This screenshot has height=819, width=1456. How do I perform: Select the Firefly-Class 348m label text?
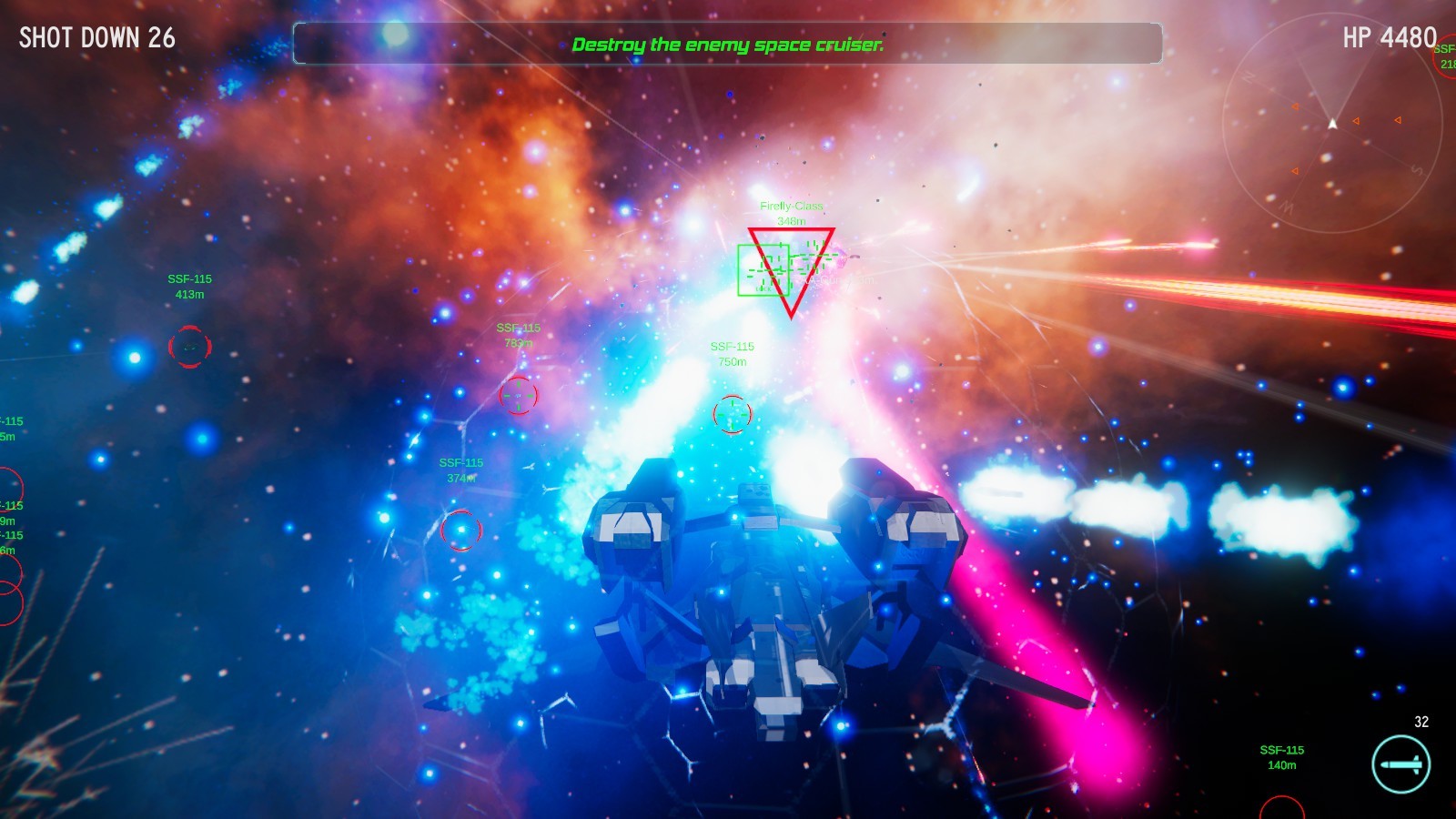pos(792,212)
